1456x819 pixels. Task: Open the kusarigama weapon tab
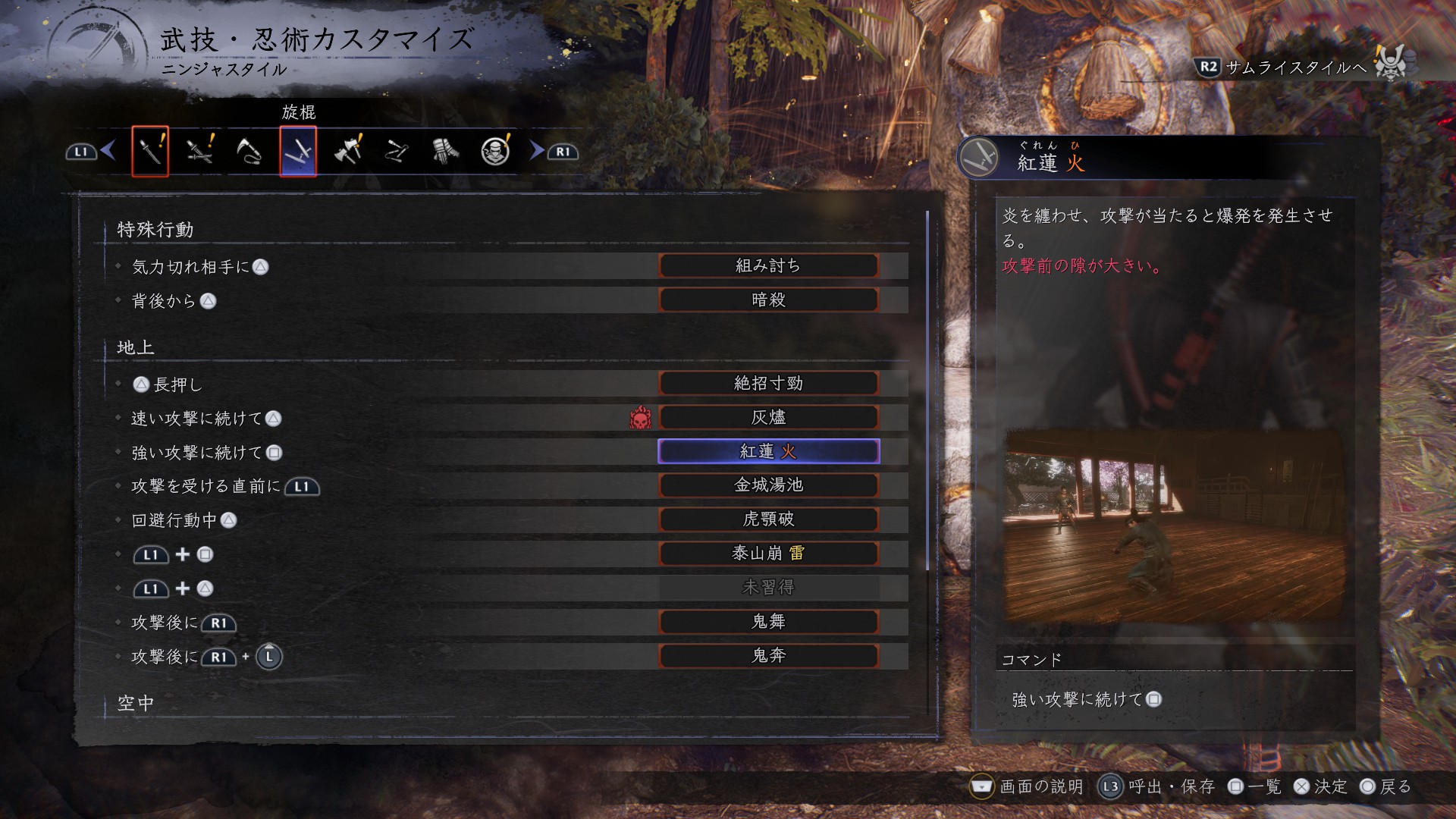[x=249, y=152]
